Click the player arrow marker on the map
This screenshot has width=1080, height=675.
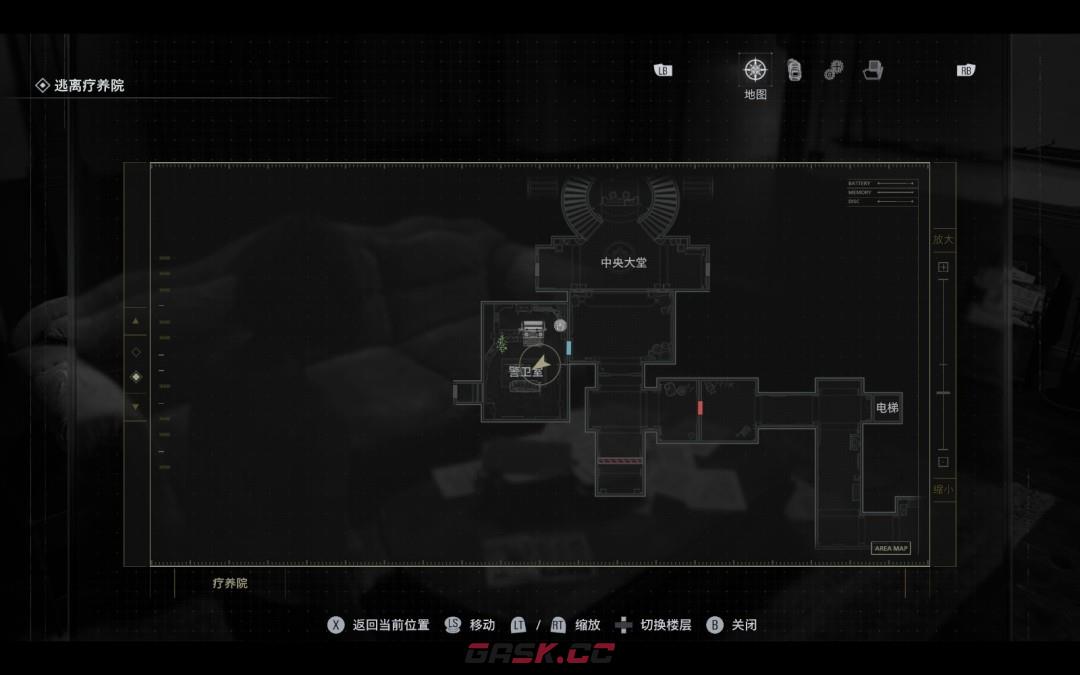click(x=540, y=364)
